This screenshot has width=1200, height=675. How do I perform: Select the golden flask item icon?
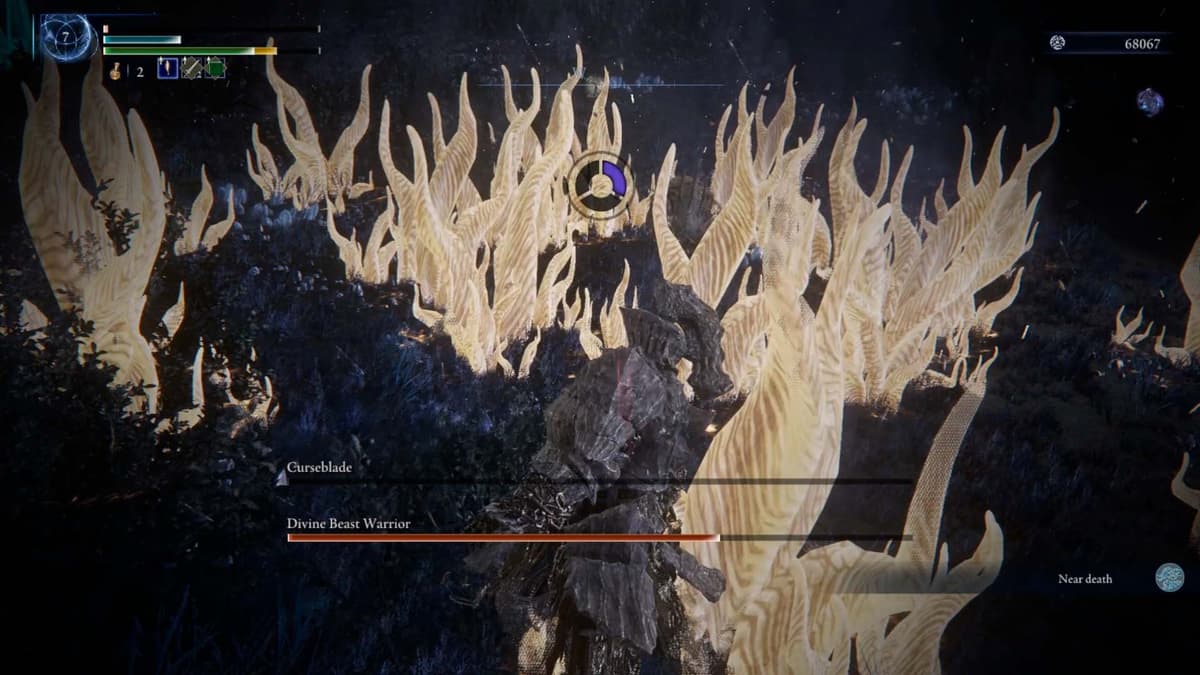click(116, 70)
